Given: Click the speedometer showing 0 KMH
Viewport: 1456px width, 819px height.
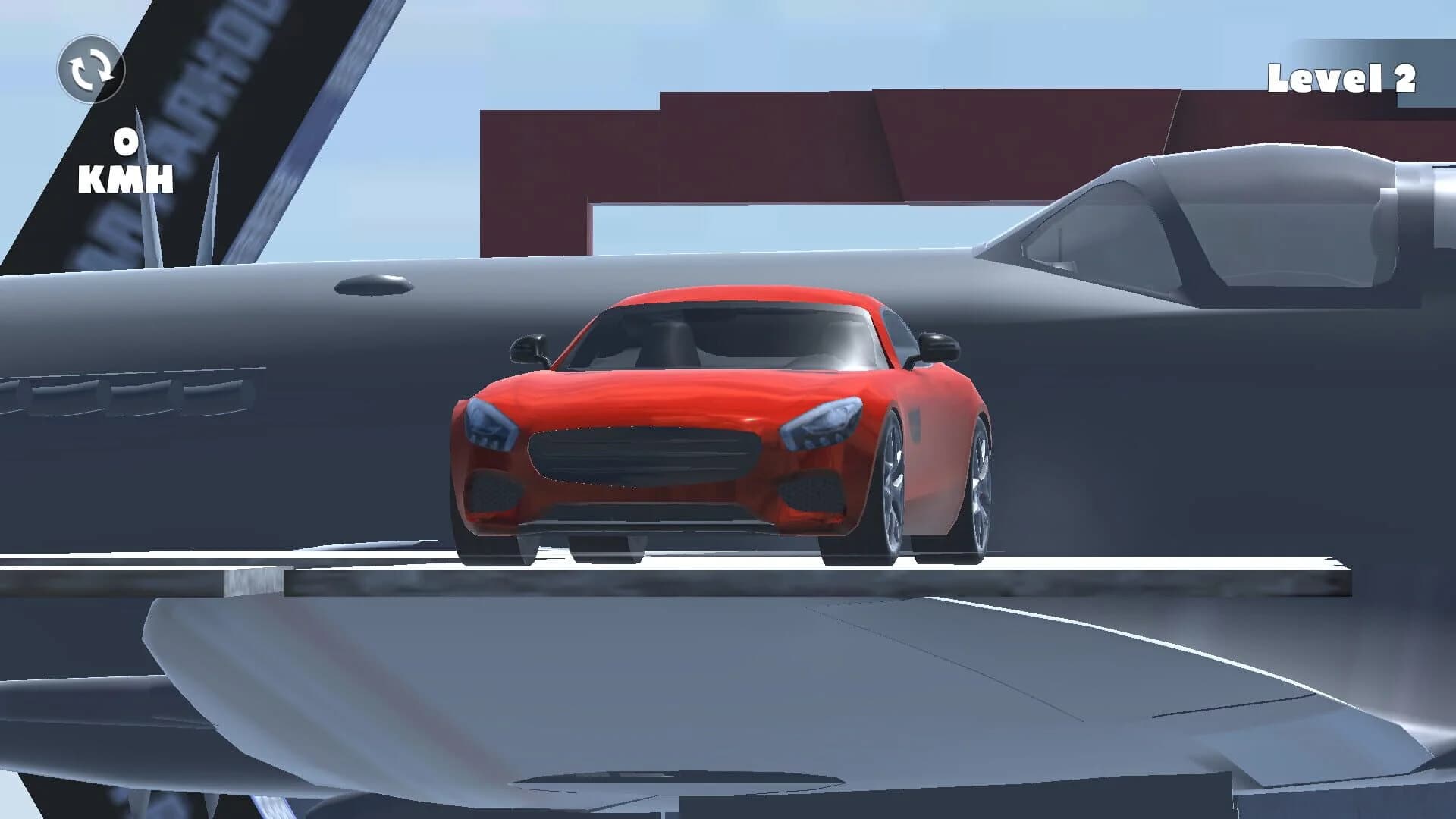Looking at the screenshot, I should pos(124,162).
